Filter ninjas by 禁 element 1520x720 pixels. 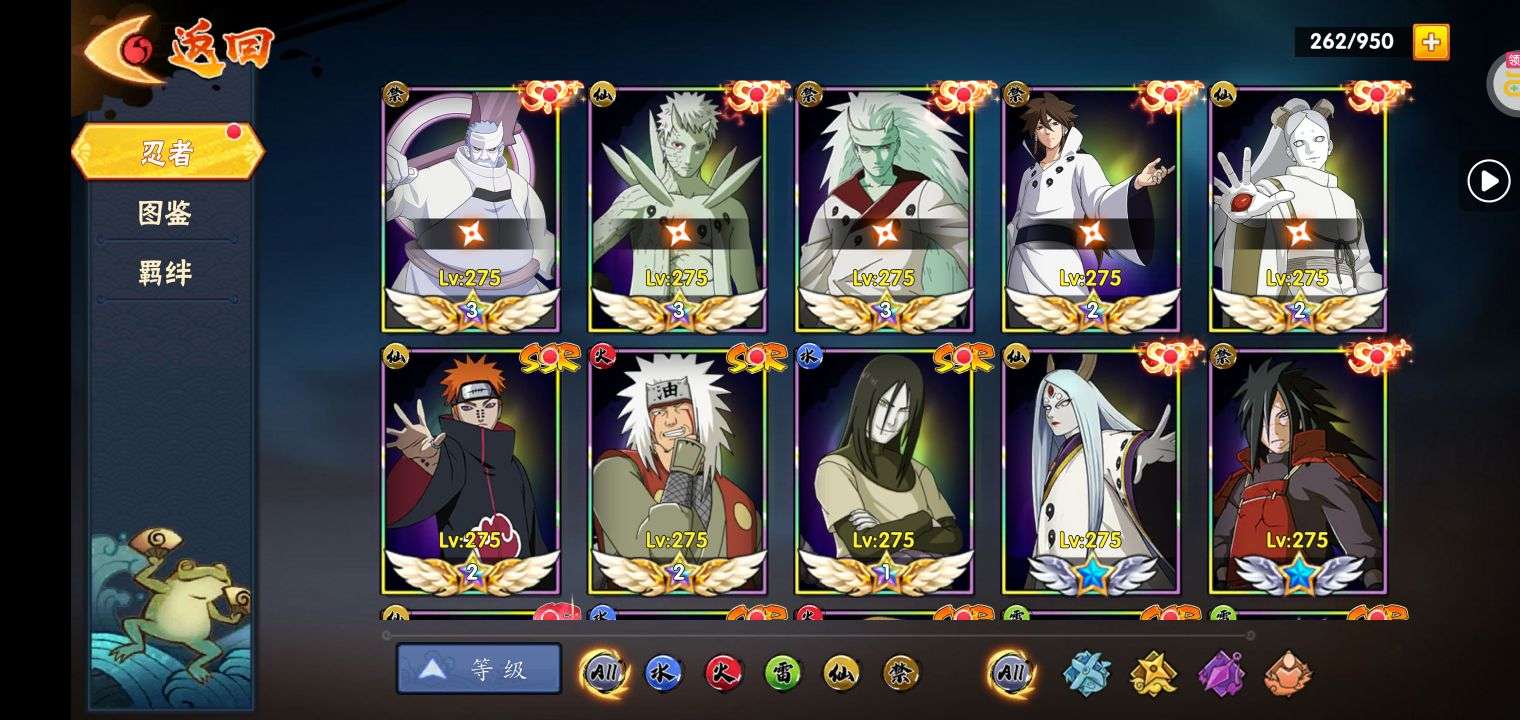(901, 673)
